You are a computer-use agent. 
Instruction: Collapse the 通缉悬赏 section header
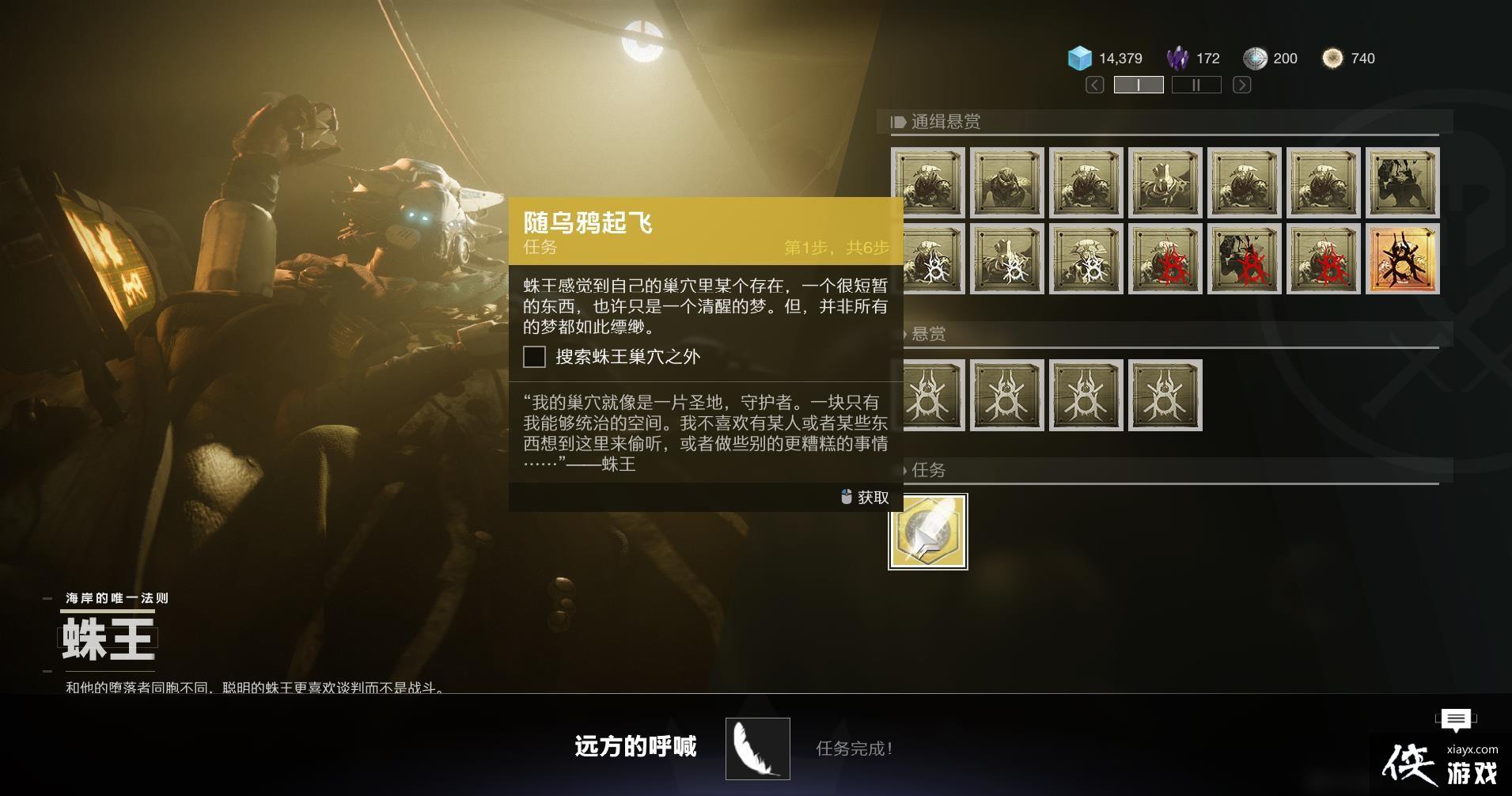(945, 122)
